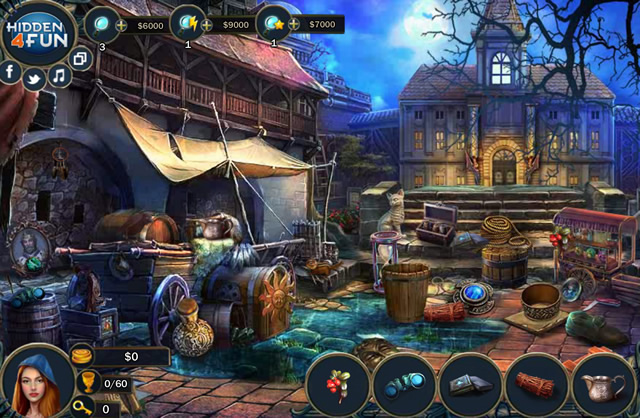
Task: Click the gold coins money icon
Action: (x=82, y=355)
